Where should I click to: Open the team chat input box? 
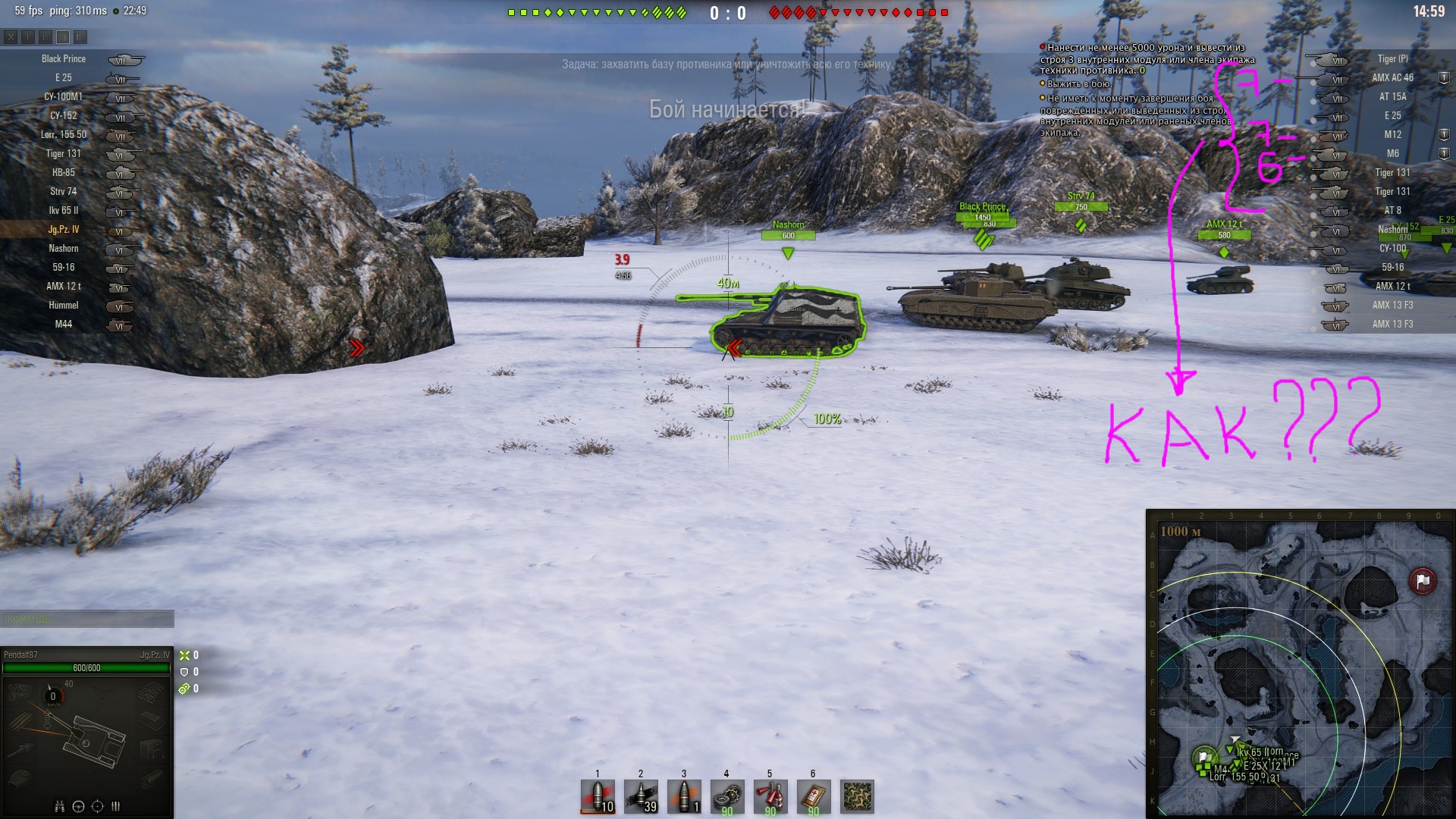pos(87,619)
